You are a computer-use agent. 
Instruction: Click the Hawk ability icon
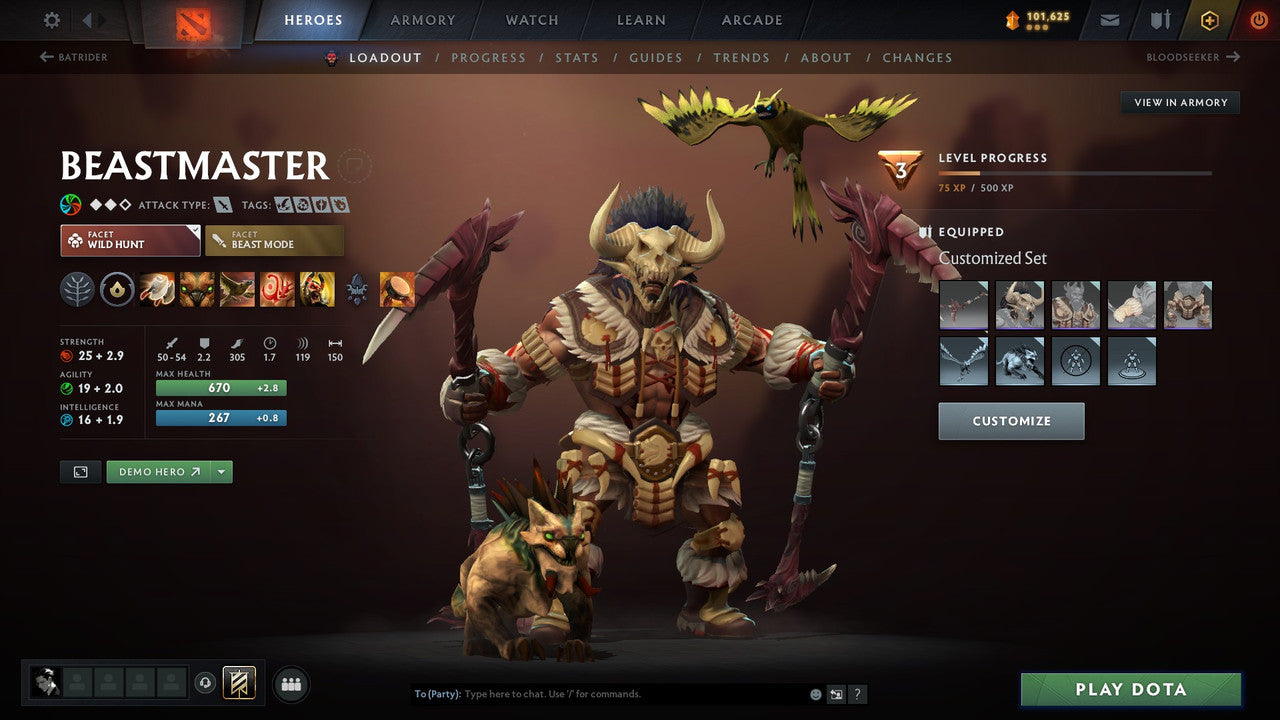pos(235,289)
